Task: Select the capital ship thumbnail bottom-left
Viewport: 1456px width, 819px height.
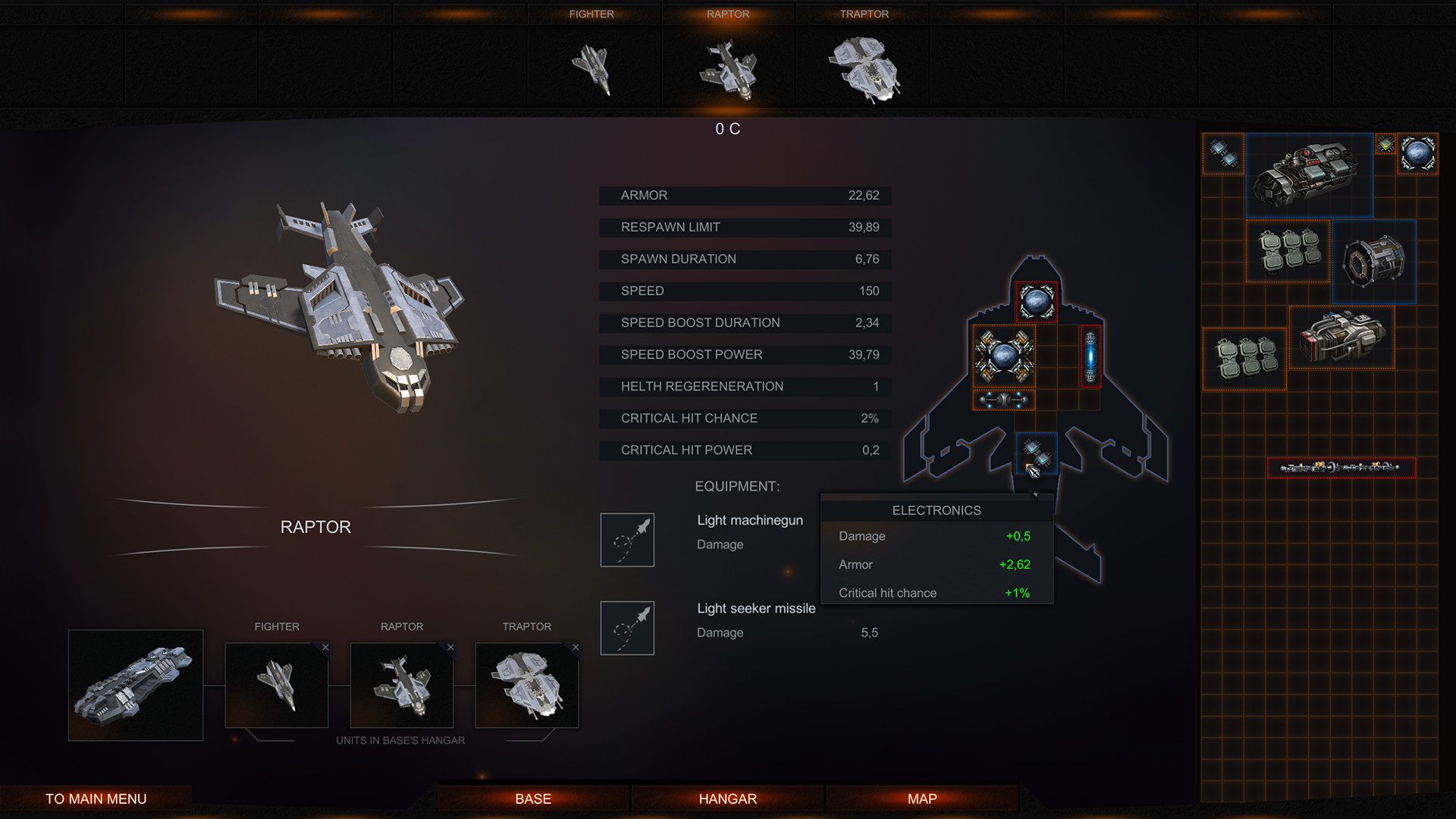Action: 136,685
